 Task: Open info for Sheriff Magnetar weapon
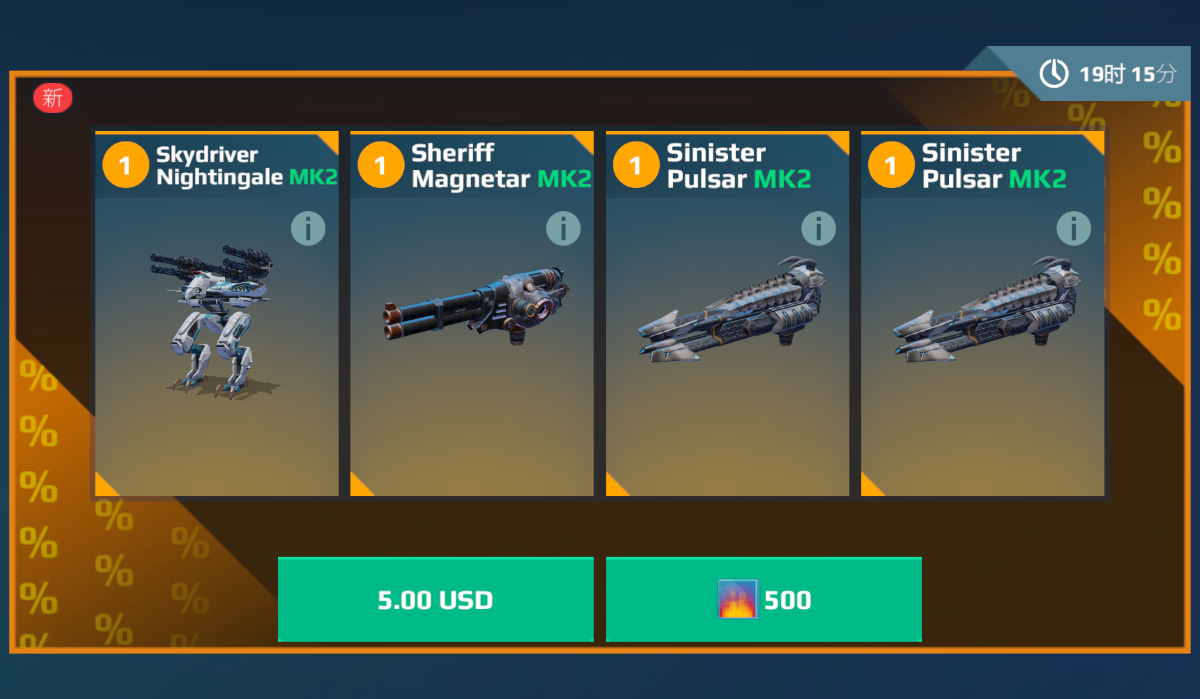(x=563, y=229)
